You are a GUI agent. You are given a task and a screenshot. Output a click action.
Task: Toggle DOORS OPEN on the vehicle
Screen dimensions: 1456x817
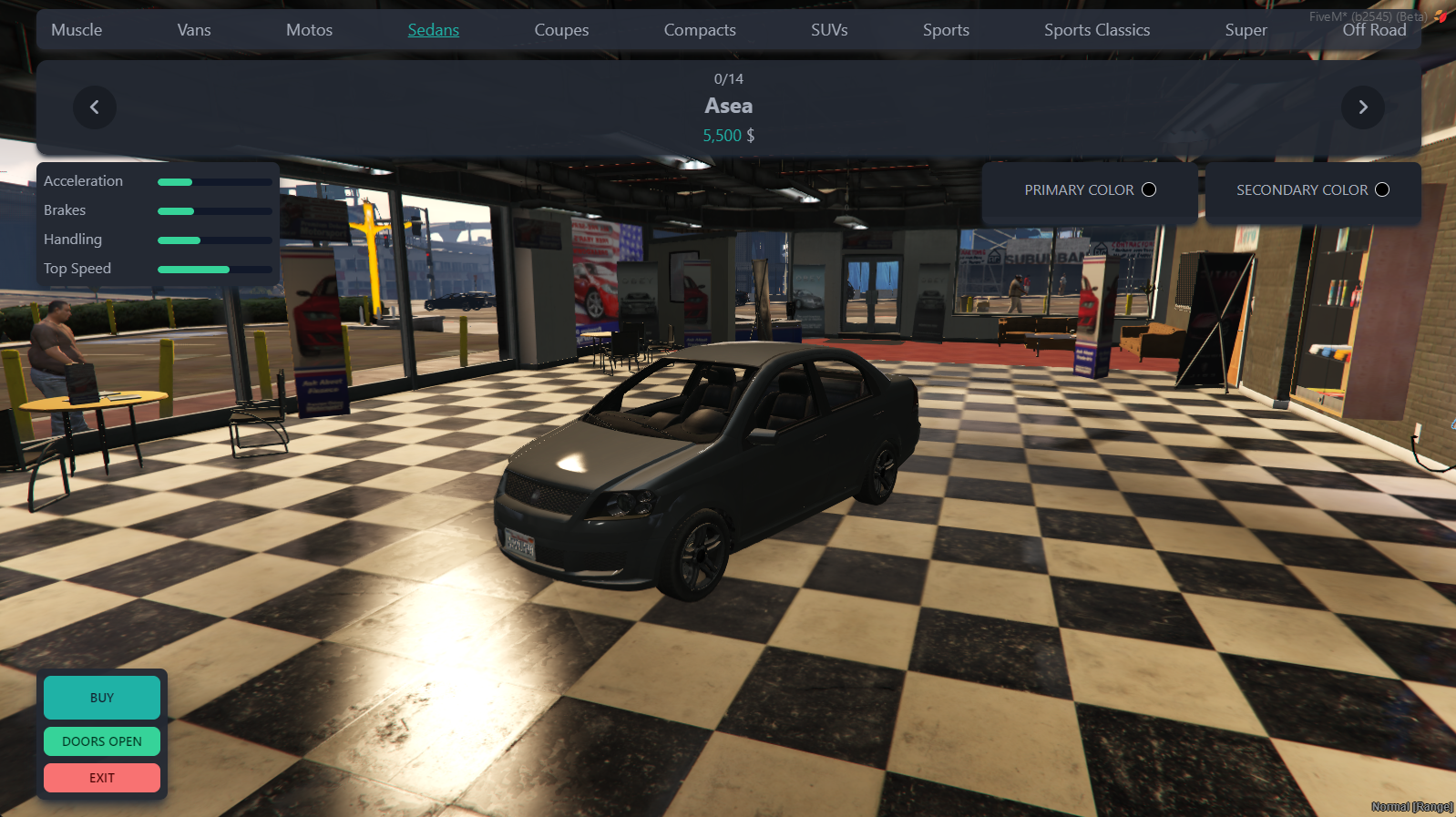coord(101,740)
